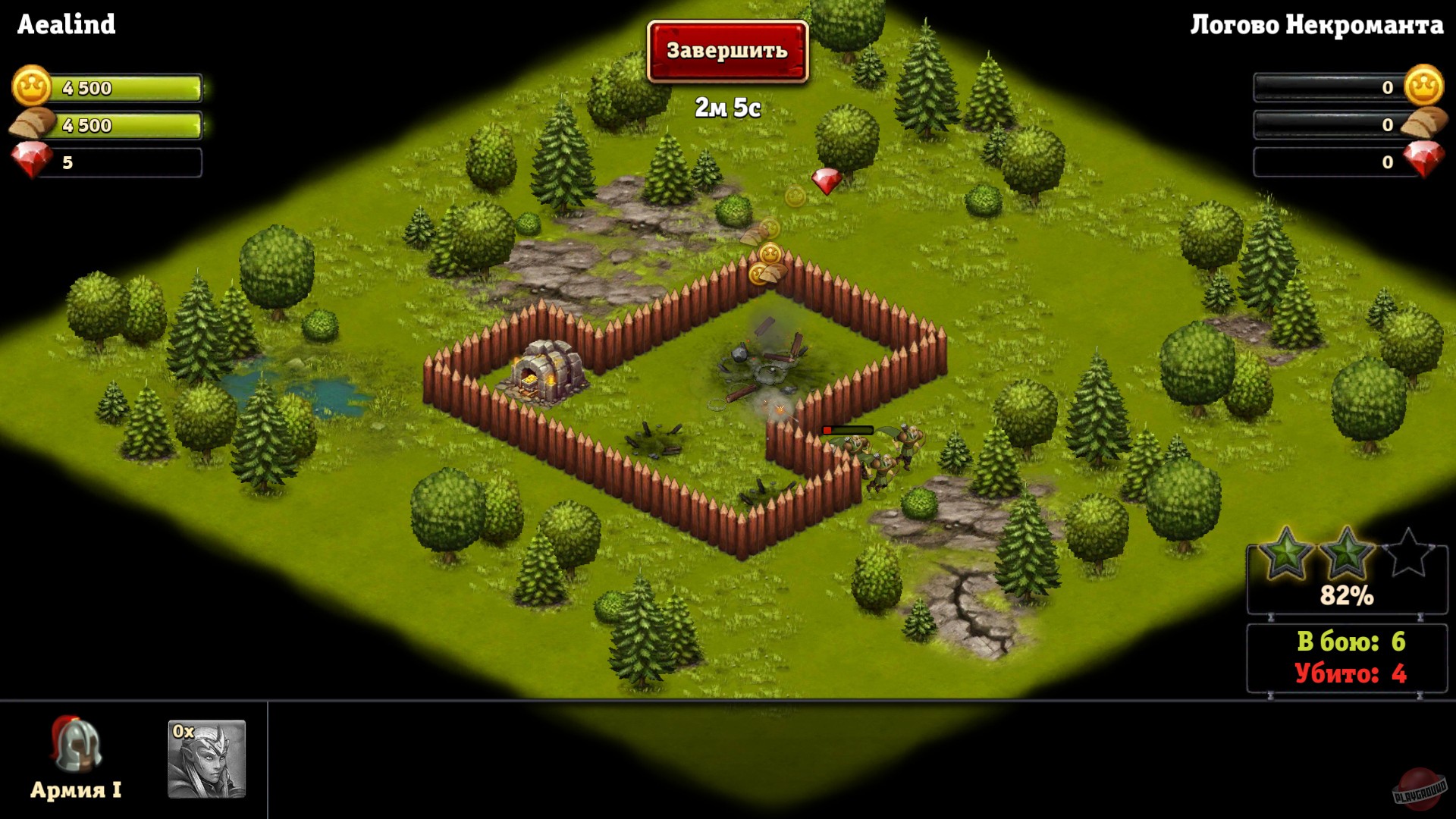Click the enemy crown icon on top right
Screen dimensions: 1456x819
point(1424,86)
